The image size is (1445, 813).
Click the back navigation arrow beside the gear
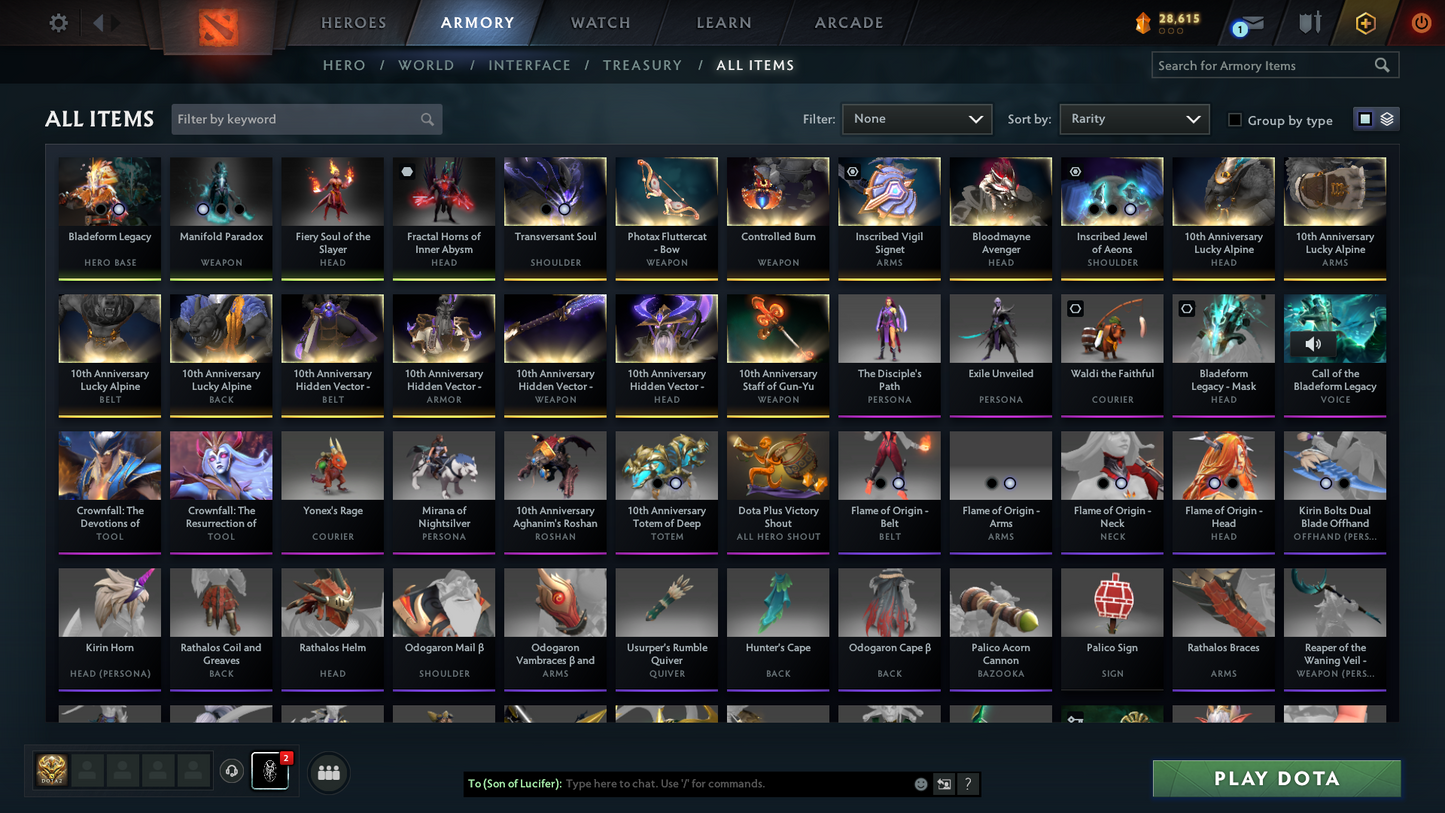pyautogui.click(x=98, y=22)
